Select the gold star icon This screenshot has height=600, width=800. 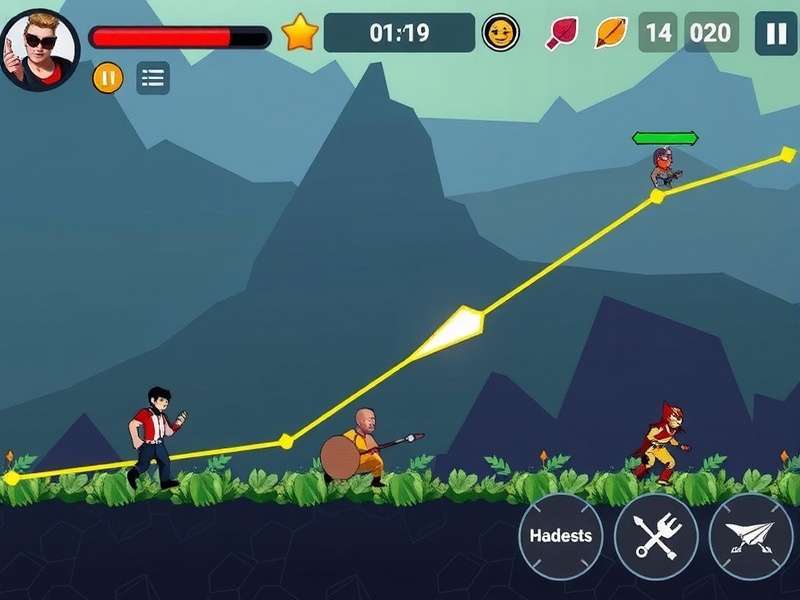[299, 33]
